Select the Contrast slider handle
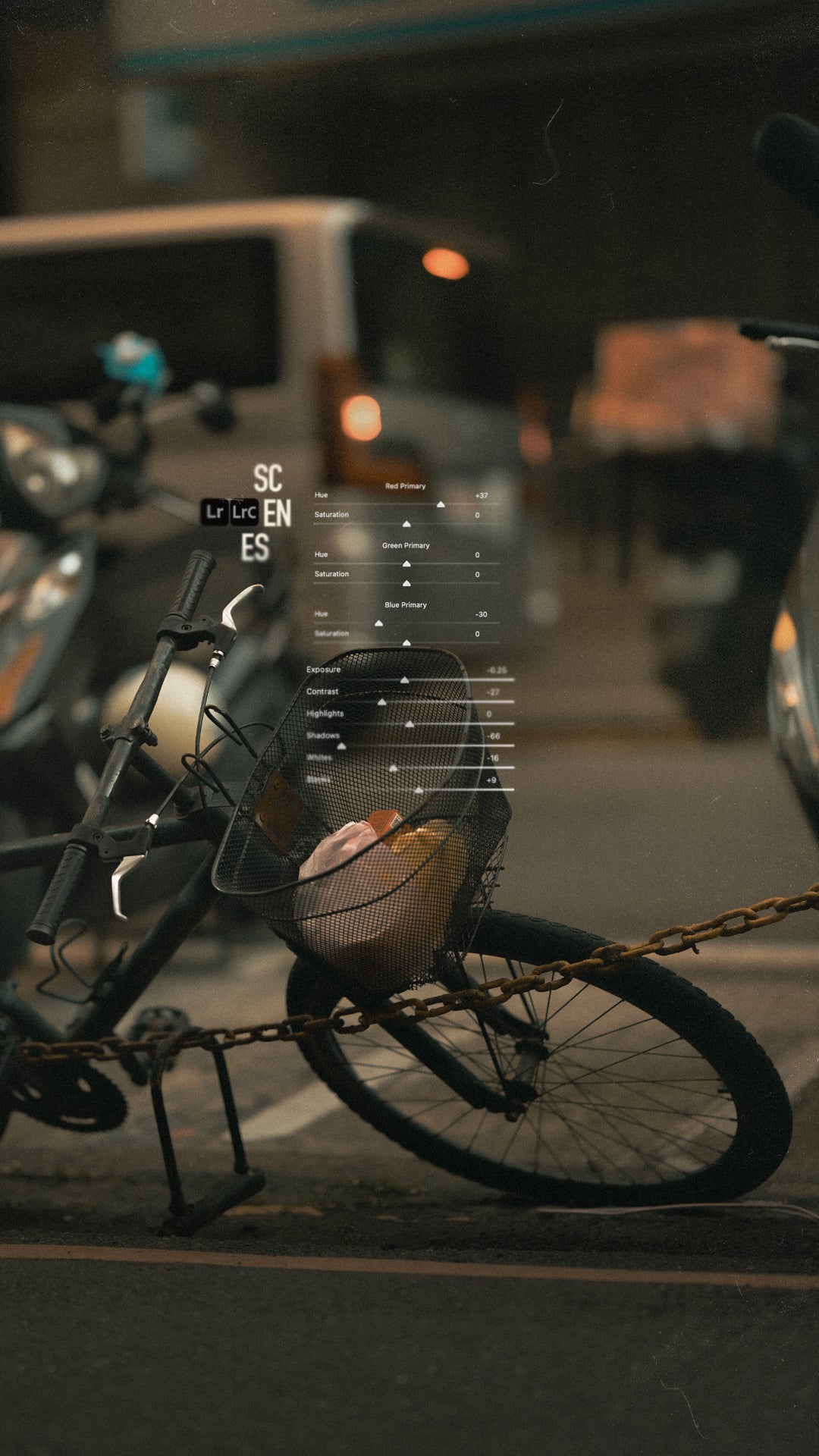Viewport: 819px width, 1456px height. (x=381, y=702)
